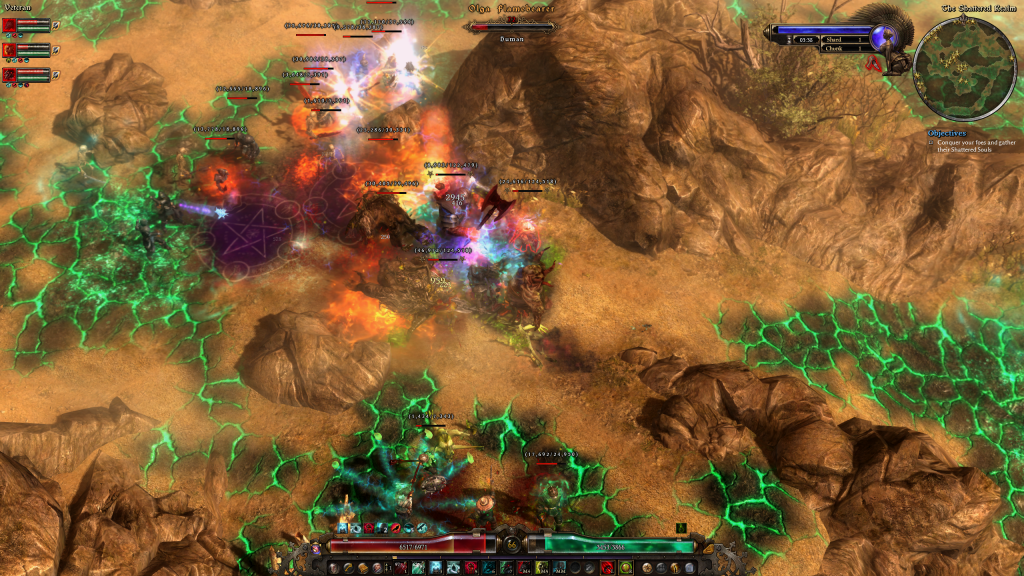Screen dimensions: 1024x576
Task: Select the first pet portrait at top-left
Action: click(10, 24)
